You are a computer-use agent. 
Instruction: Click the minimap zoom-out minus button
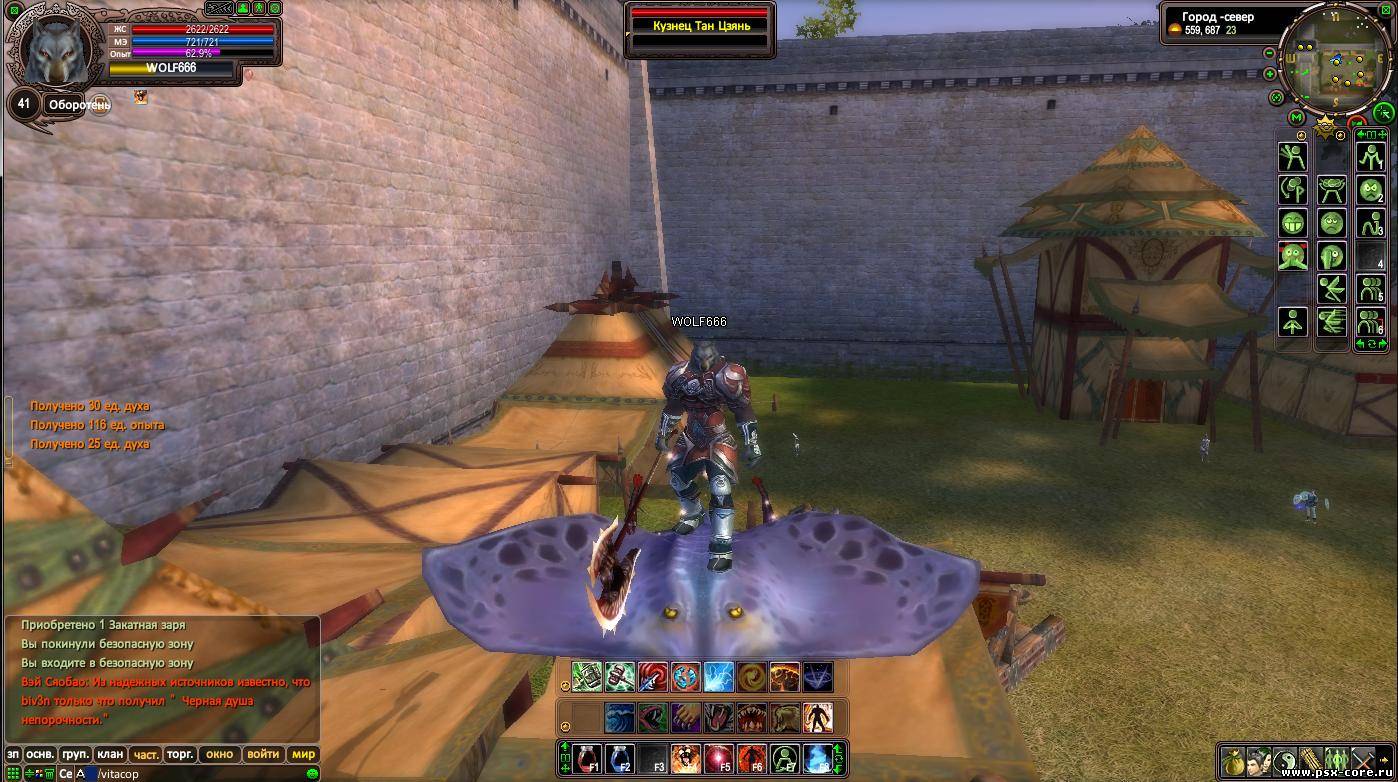[x=1270, y=53]
